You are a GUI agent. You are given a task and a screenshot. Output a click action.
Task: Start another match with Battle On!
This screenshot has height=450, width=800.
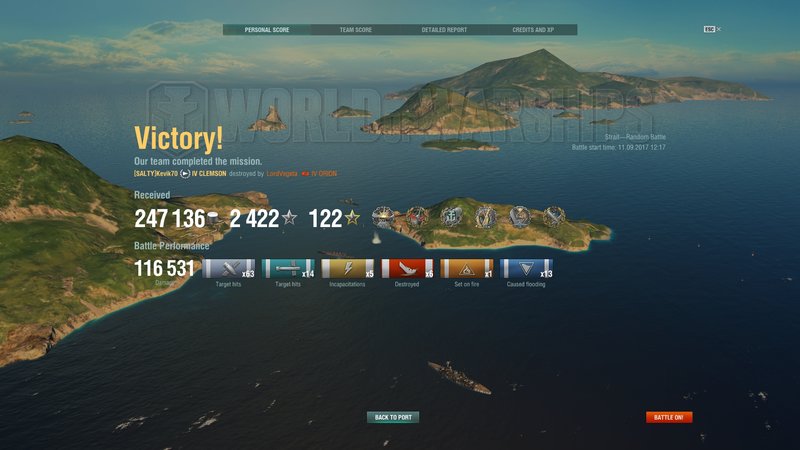click(x=669, y=417)
